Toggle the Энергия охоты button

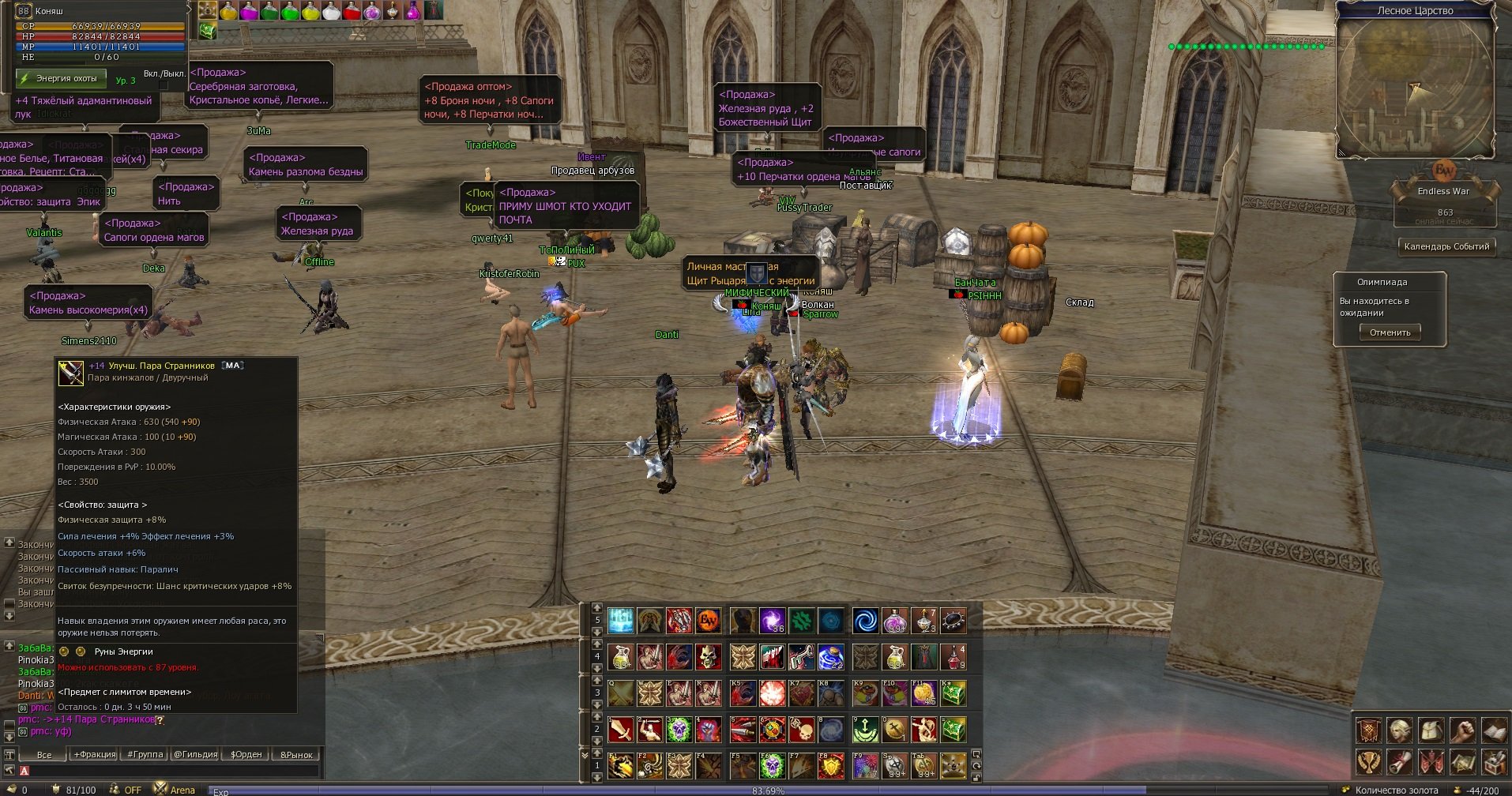(62, 79)
